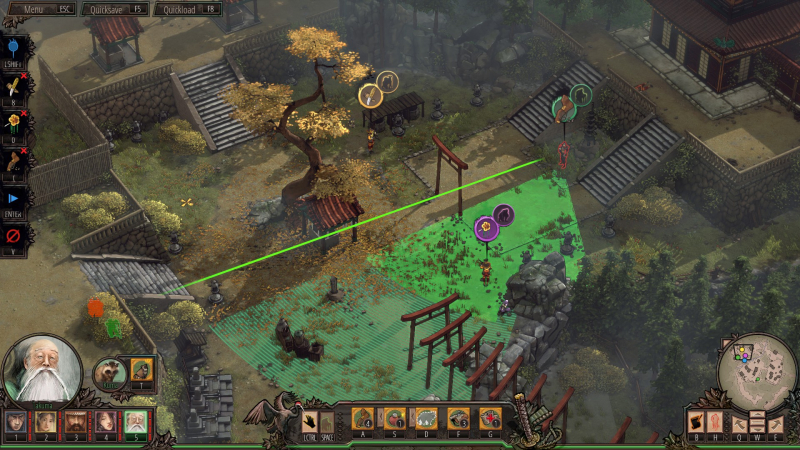Choose the first character portrait in the party row

click(x=16, y=424)
